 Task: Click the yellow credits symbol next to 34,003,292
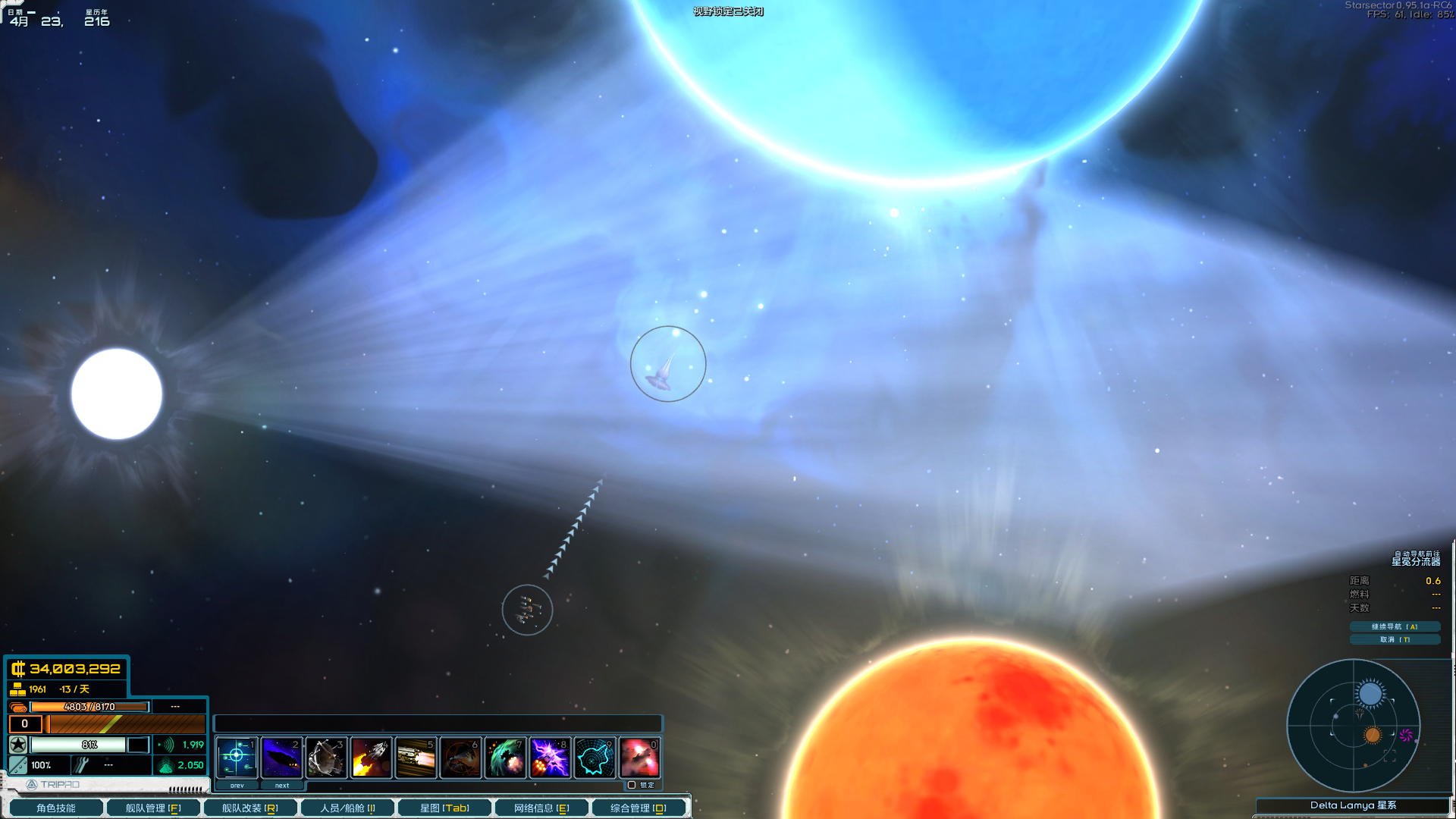coord(20,670)
